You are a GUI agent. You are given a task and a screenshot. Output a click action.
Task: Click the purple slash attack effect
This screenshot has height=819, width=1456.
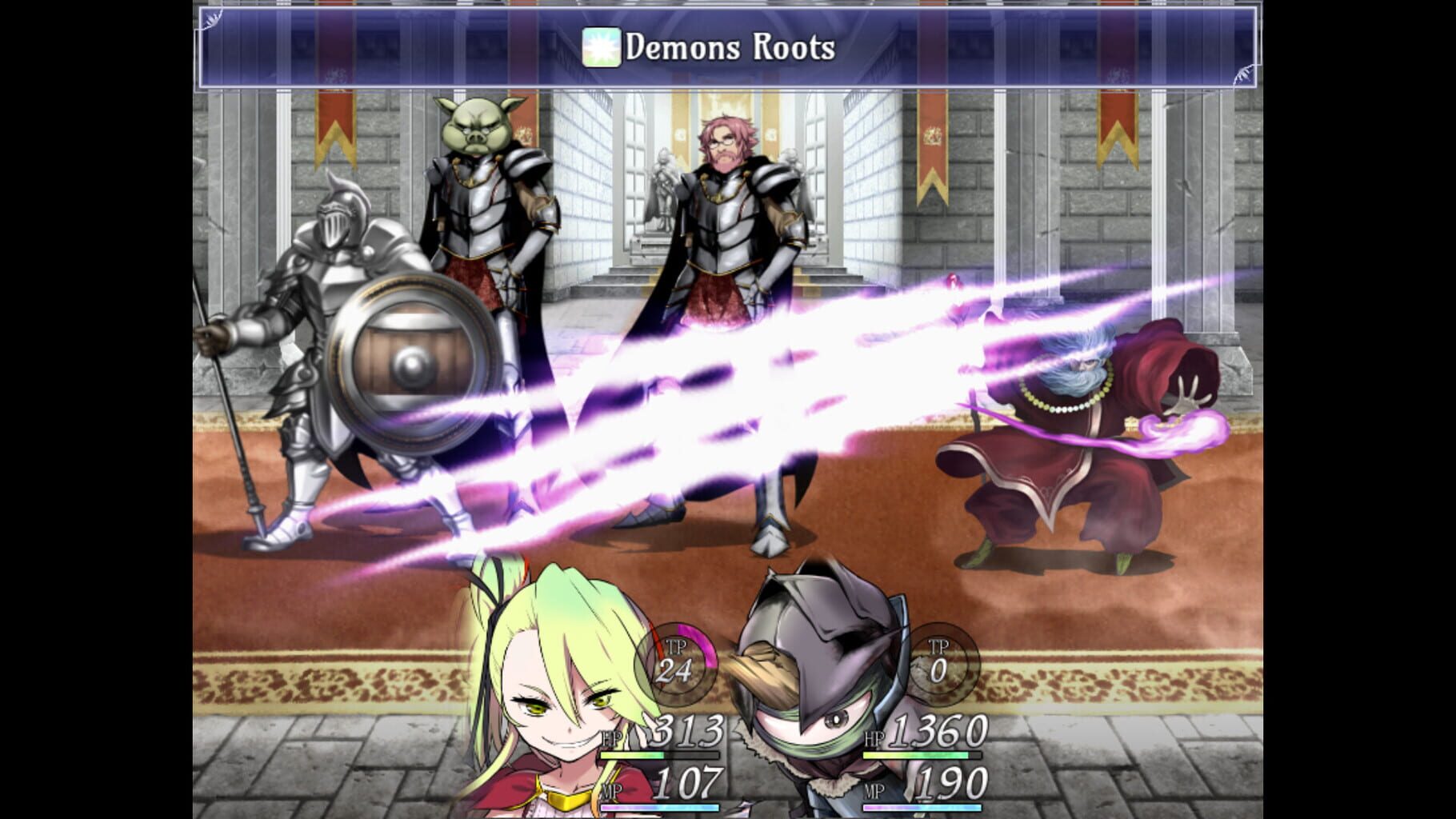pos(760,400)
